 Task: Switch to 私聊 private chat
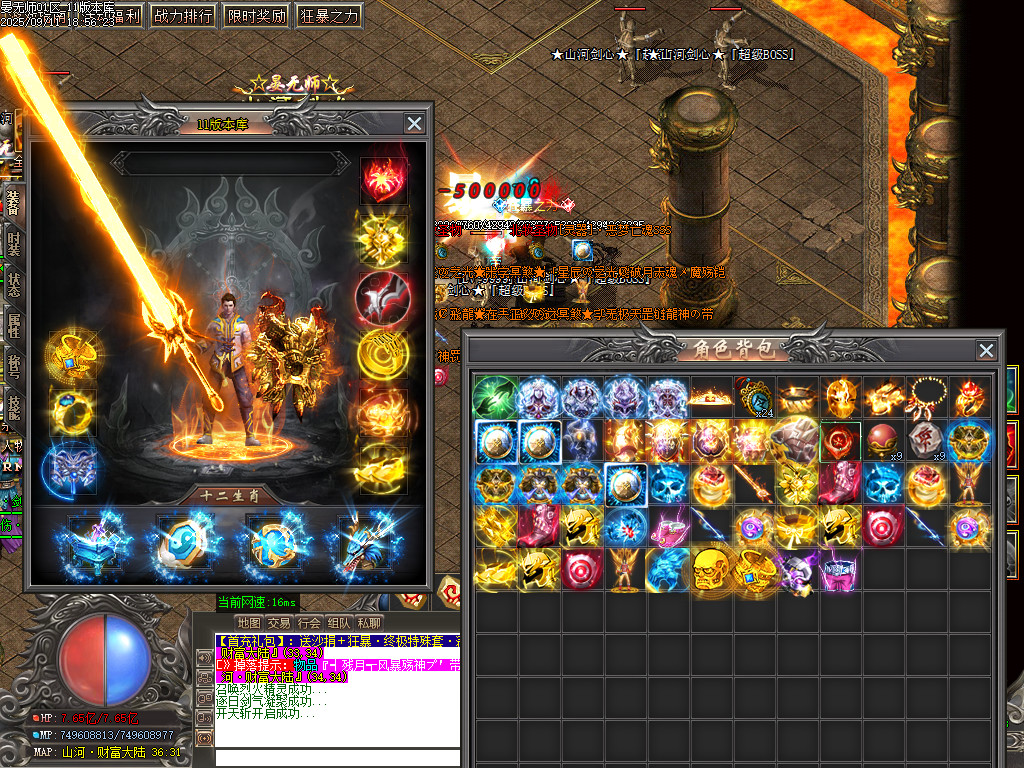[369, 623]
